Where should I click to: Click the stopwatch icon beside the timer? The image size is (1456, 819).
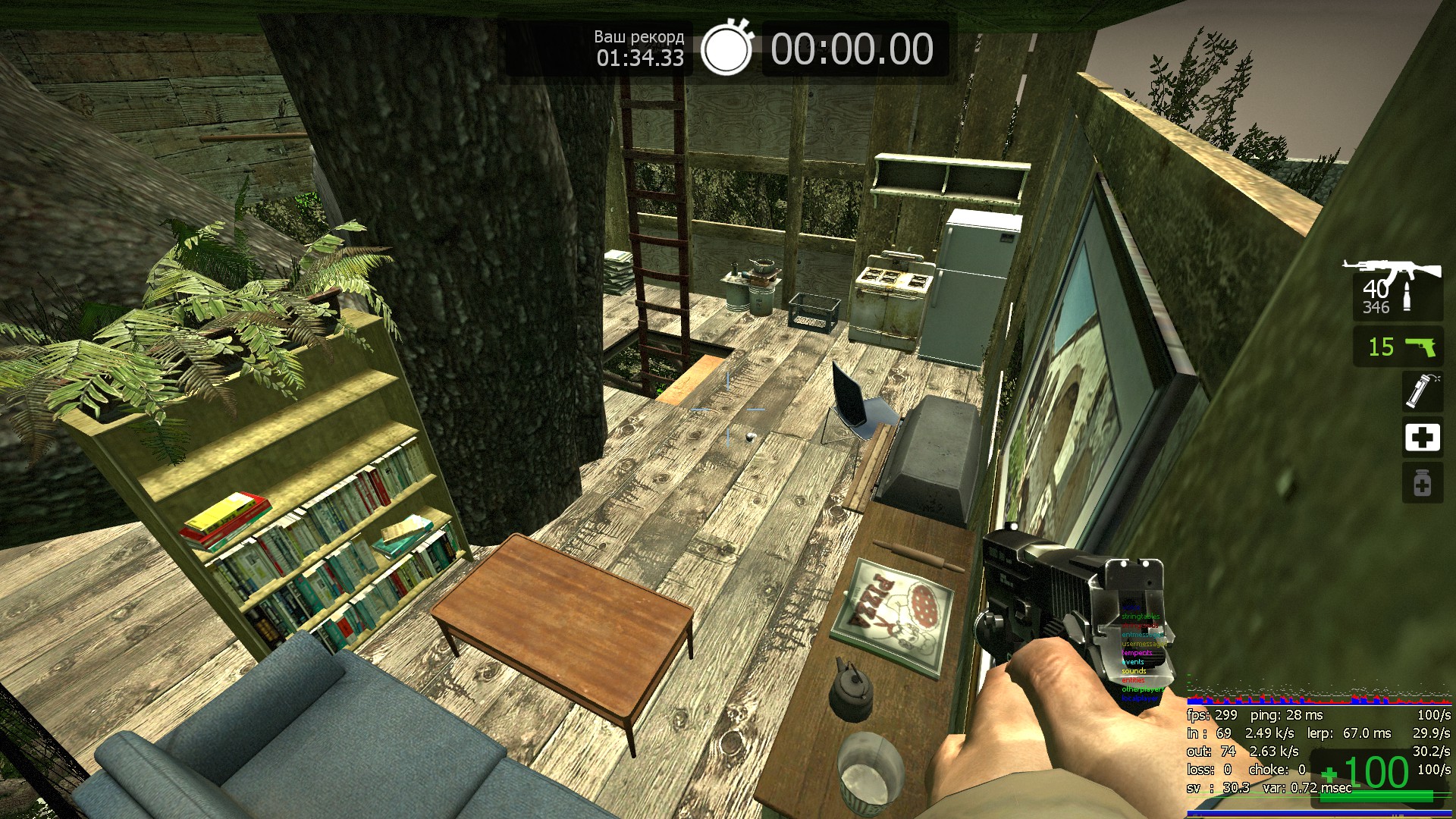(726, 49)
